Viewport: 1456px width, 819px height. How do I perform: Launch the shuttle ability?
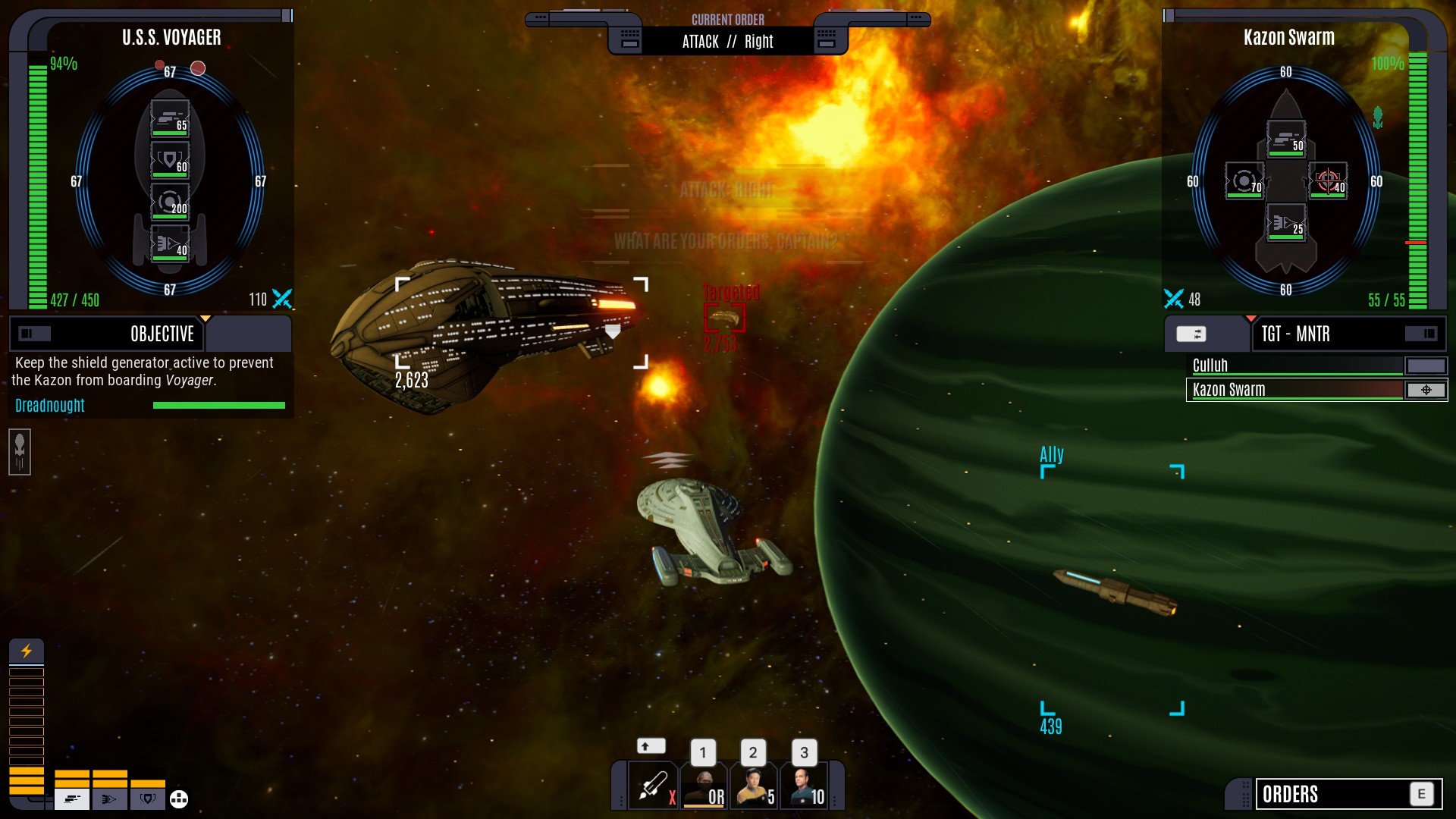coord(653,786)
